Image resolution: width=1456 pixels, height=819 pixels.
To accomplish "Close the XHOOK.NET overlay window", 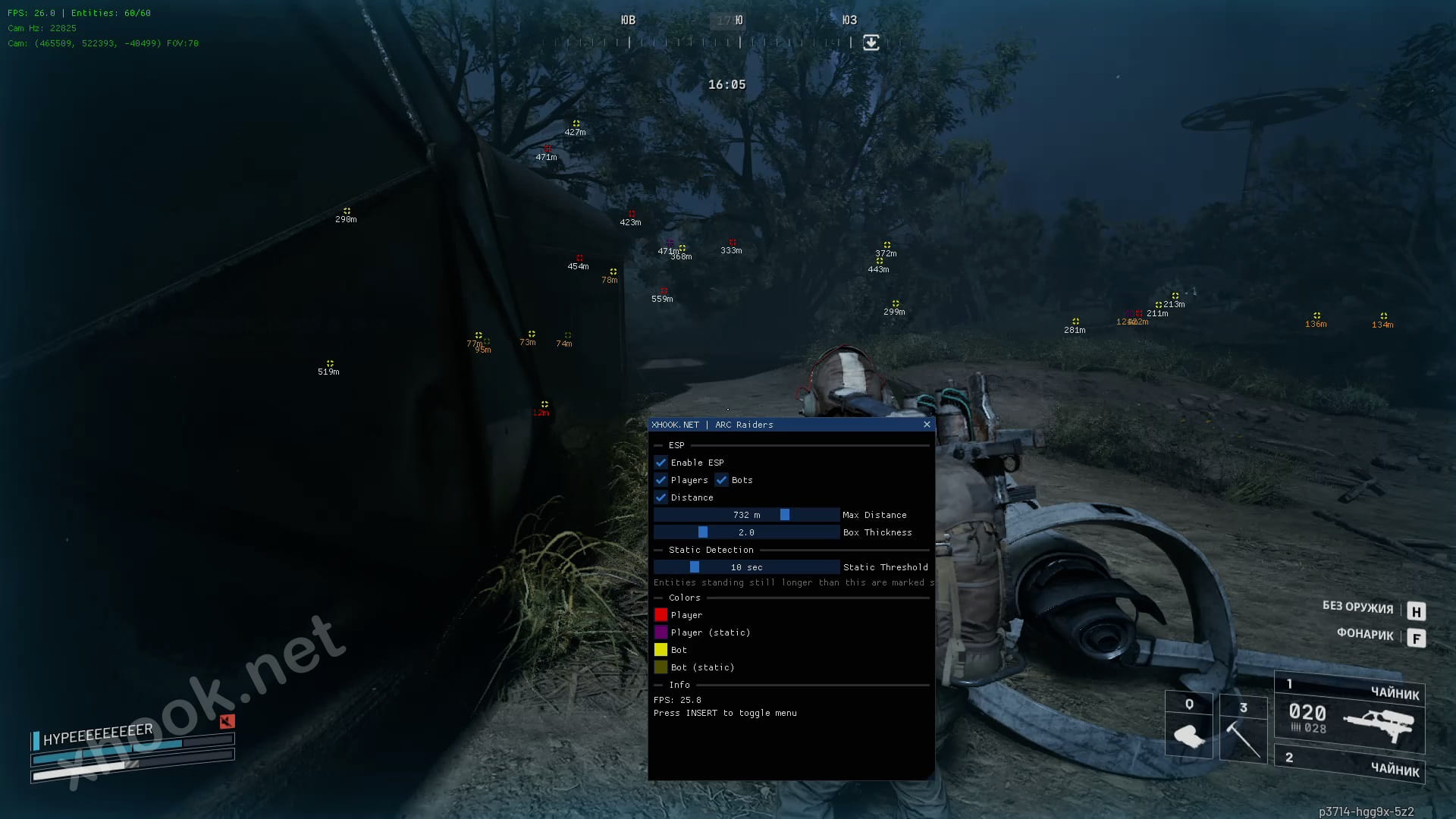I will (927, 425).
